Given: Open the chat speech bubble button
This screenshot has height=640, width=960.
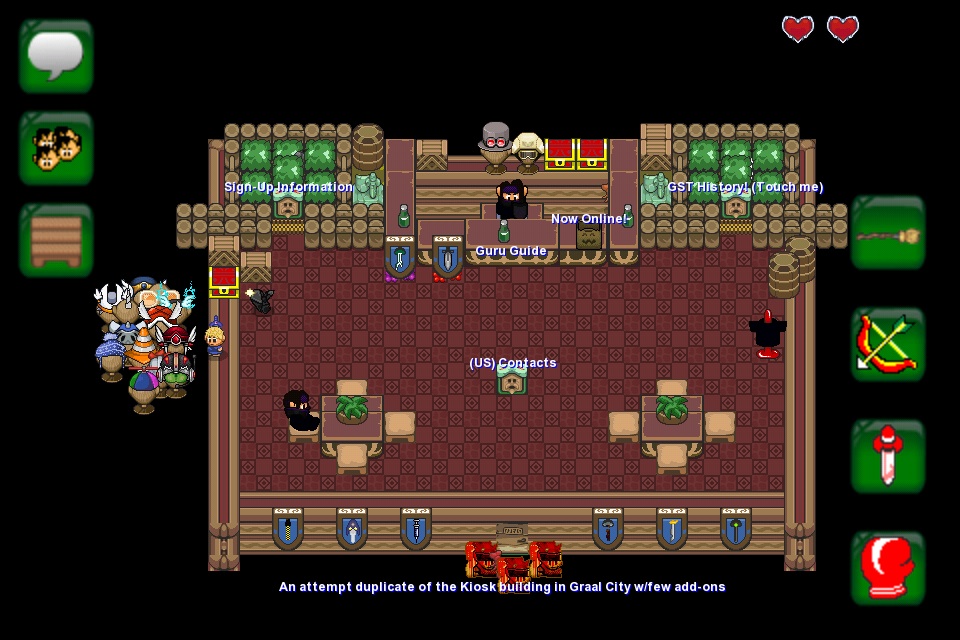Looking at the screenshot, I should (x=56, y=56).
